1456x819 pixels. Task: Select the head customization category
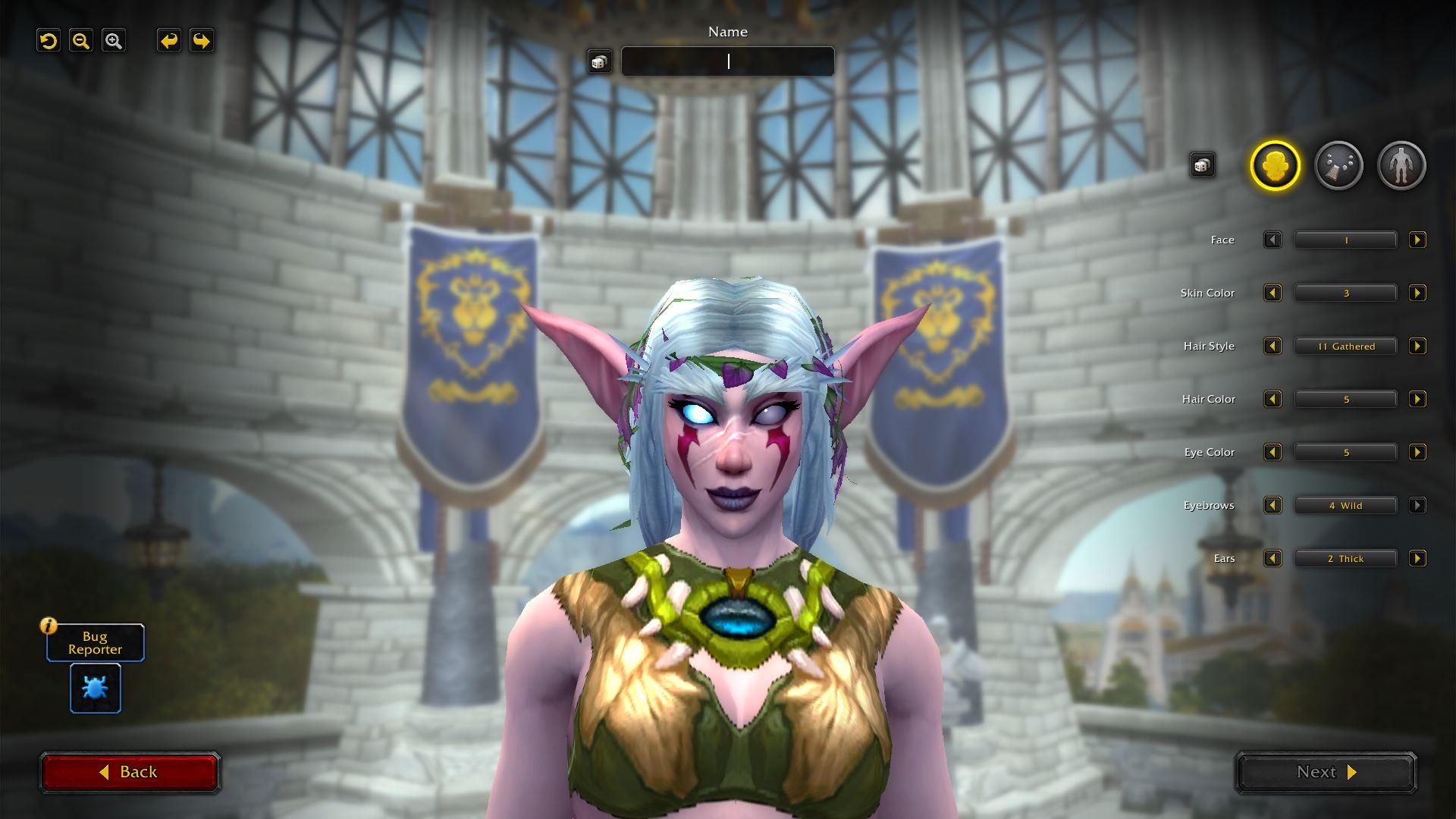coord(1275,165)
